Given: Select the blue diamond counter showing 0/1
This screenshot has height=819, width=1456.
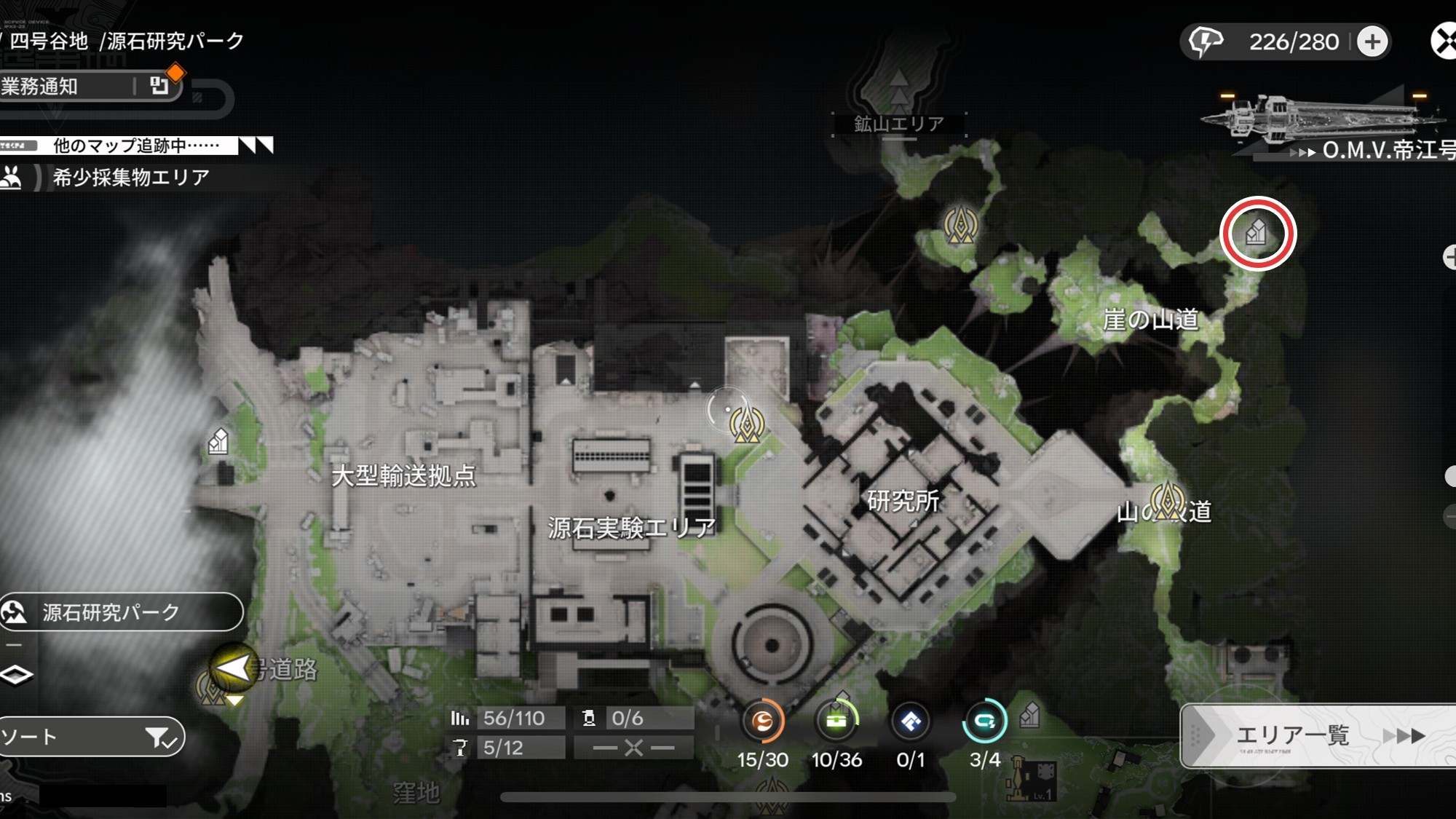Looking at the screenshot, I should (x=911, y=722).
